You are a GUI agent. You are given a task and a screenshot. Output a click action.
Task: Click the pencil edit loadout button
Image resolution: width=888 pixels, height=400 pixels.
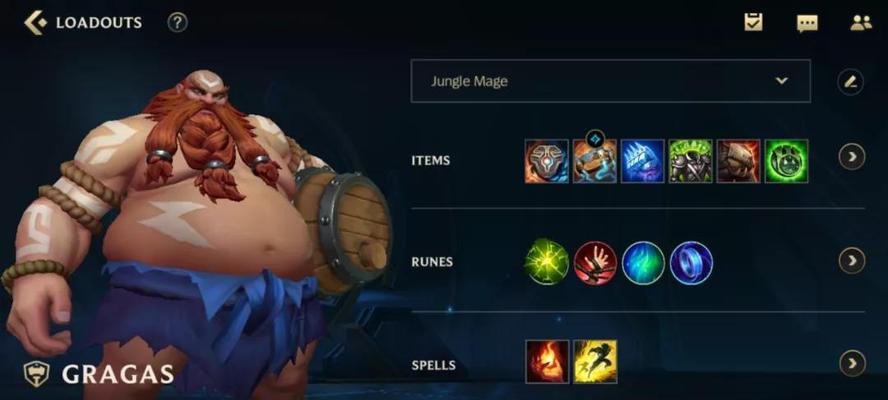click(850, 82)
